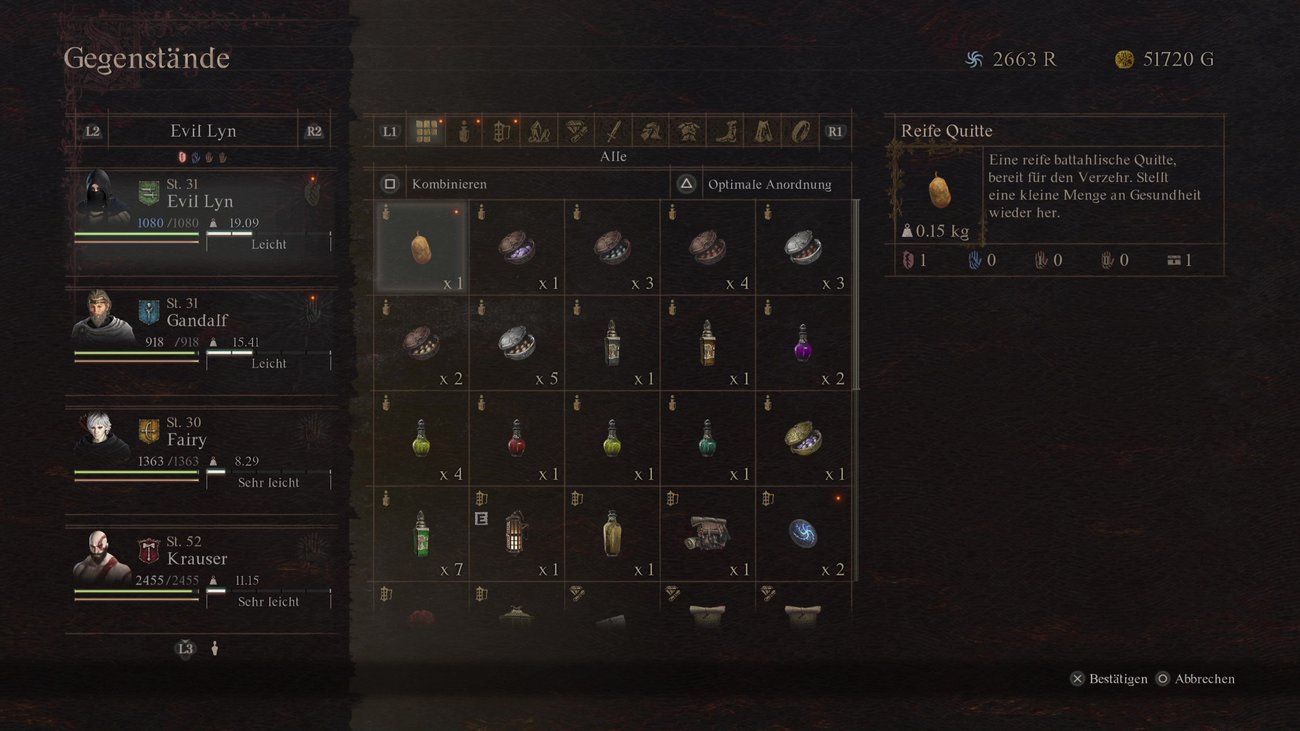
Task: Pick the purple potion flask slot
Action: (802, 342)
